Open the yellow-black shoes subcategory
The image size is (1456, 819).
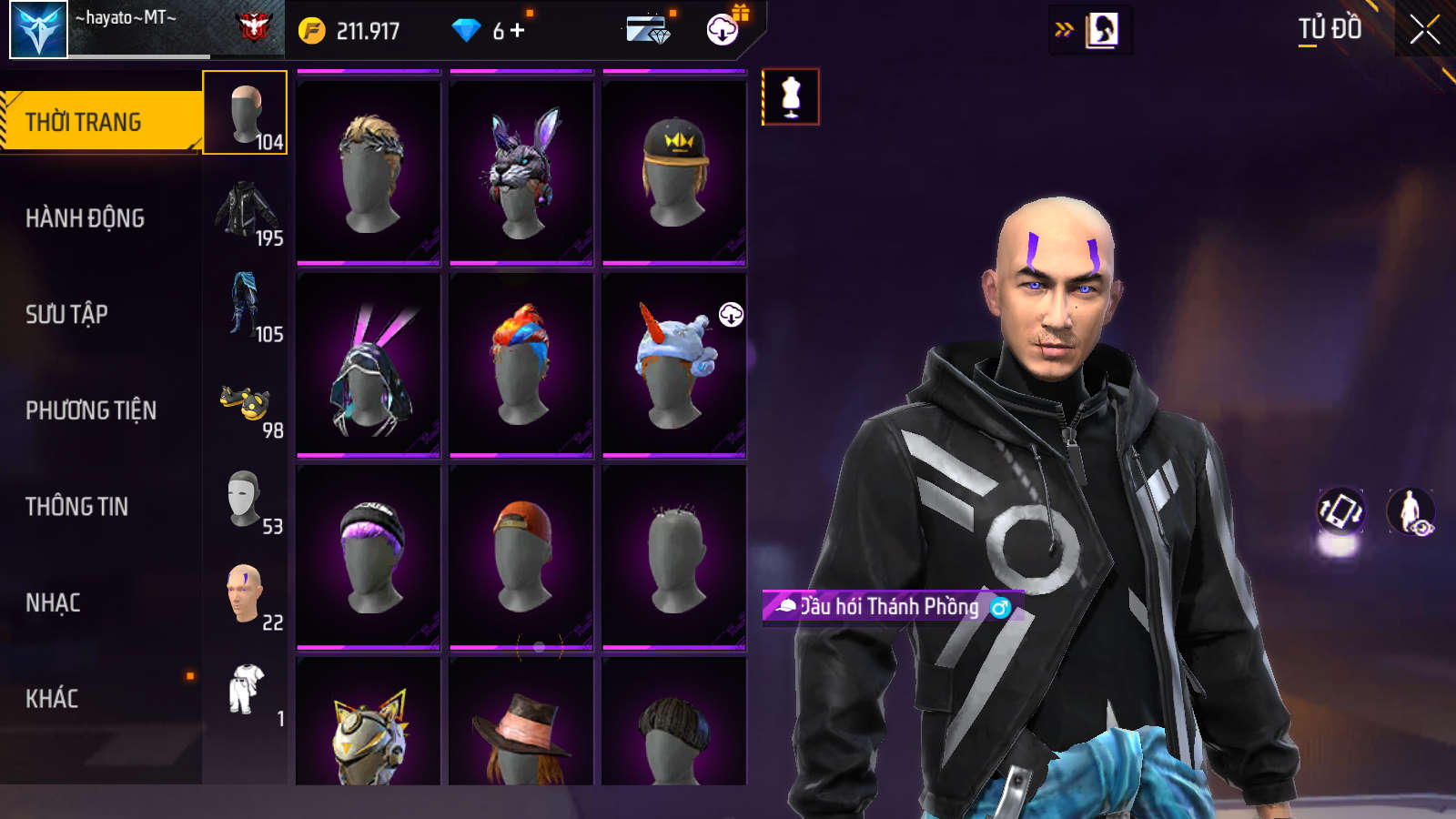tap(246, 404)
